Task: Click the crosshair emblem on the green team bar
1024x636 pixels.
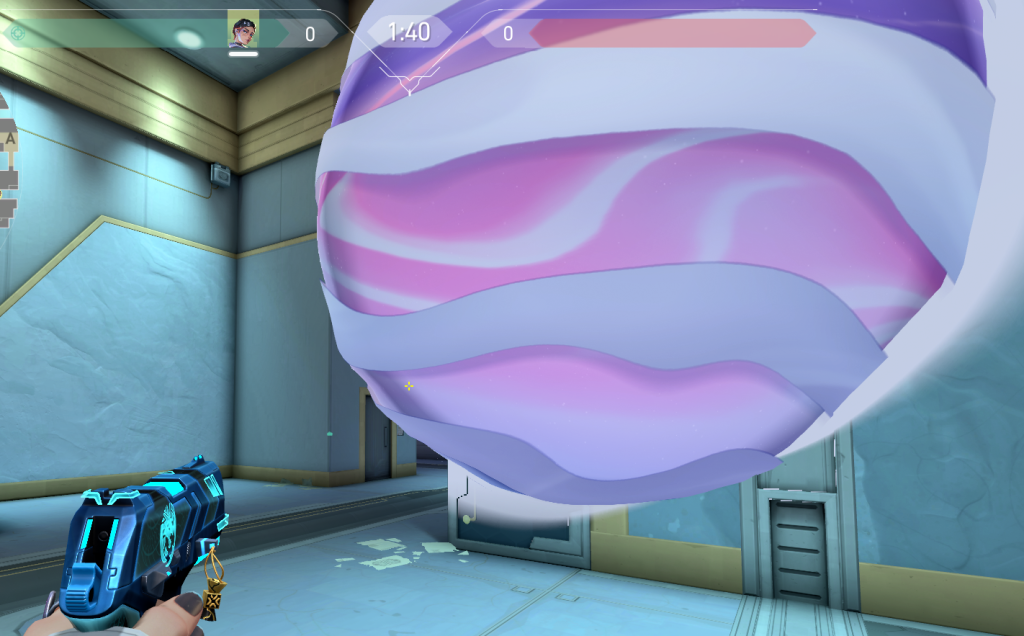Action: (16, 33)
